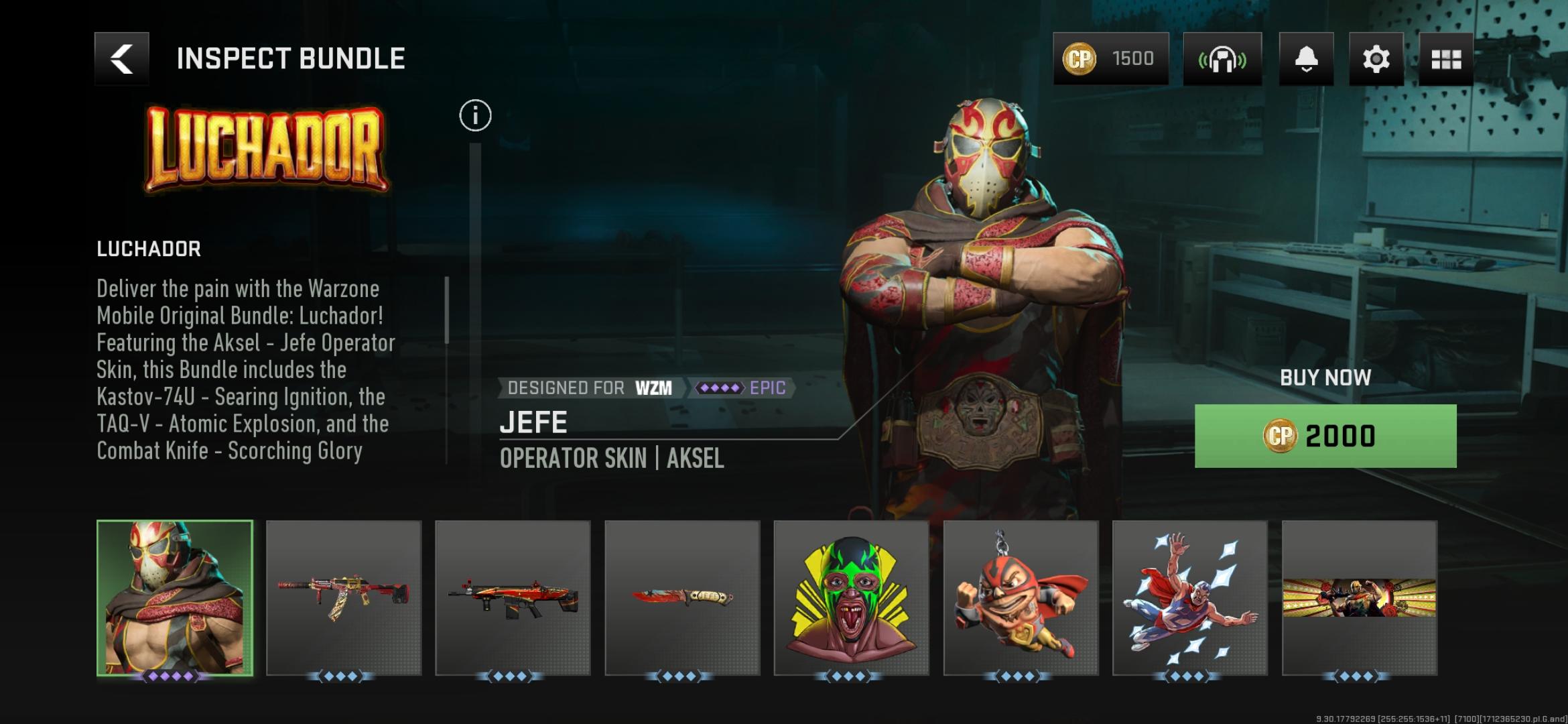
Task: View the red luchador weapon charm
Action: tap(1021, 597)
